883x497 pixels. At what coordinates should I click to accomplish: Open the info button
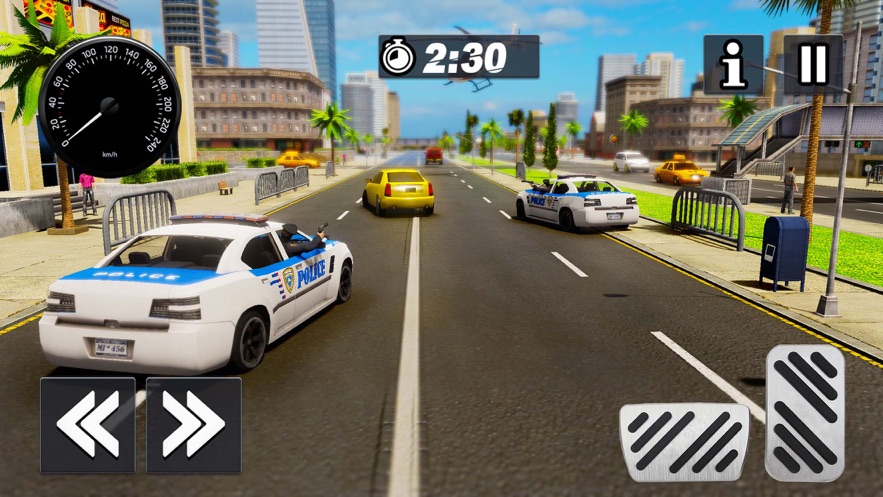(x=734, y=65)
